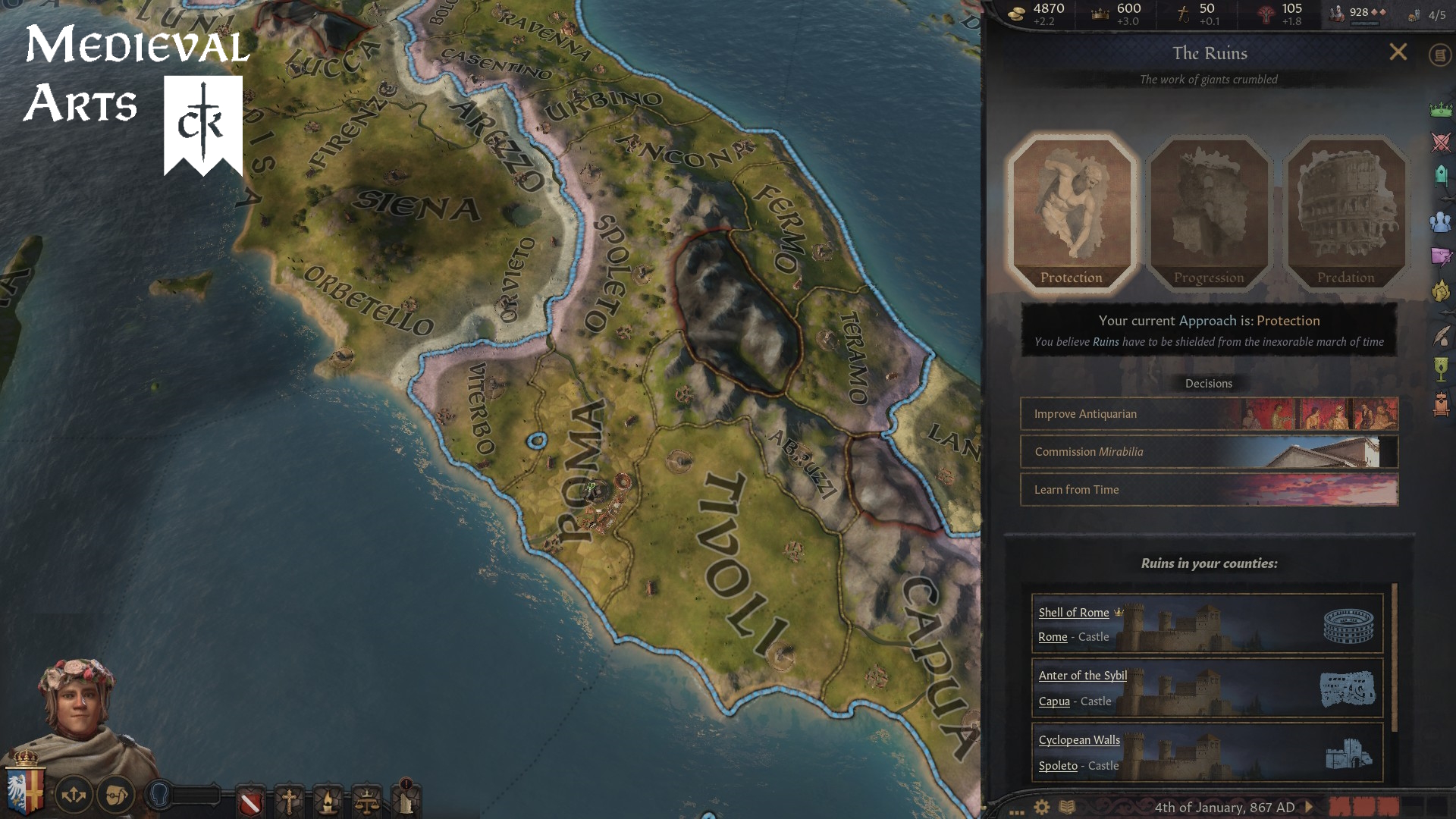Select the Predation approach
1456x819 pixels.
[1347, 212]
